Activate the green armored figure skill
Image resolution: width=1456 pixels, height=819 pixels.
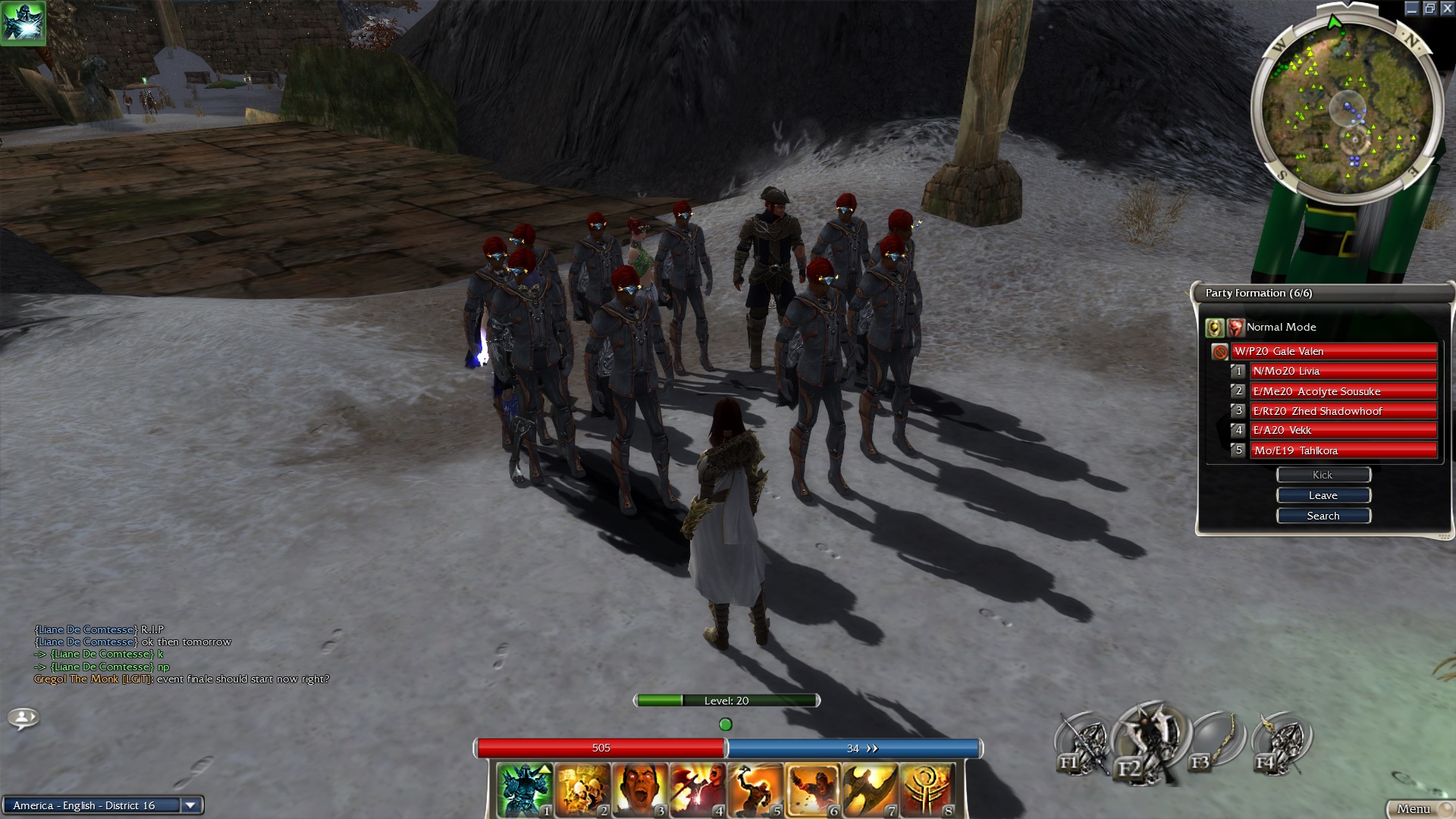coord(525,790)
